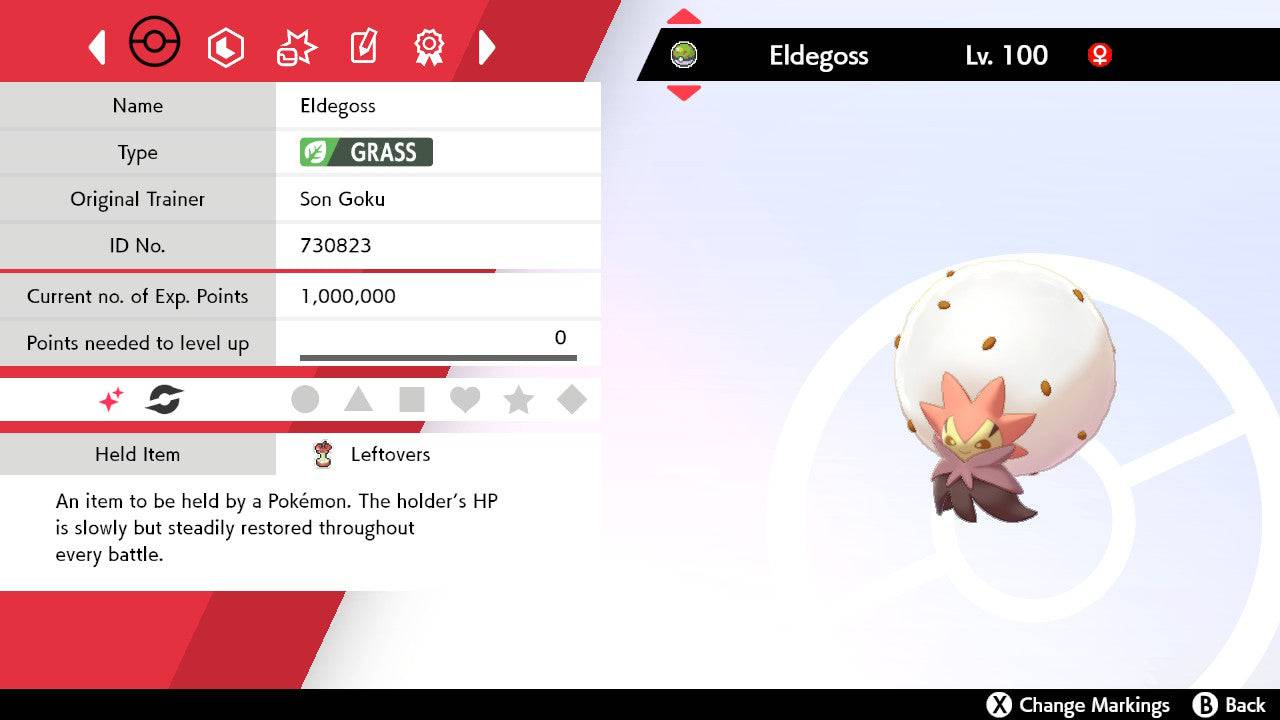Toggle the triangle marking

coord(358,400)
